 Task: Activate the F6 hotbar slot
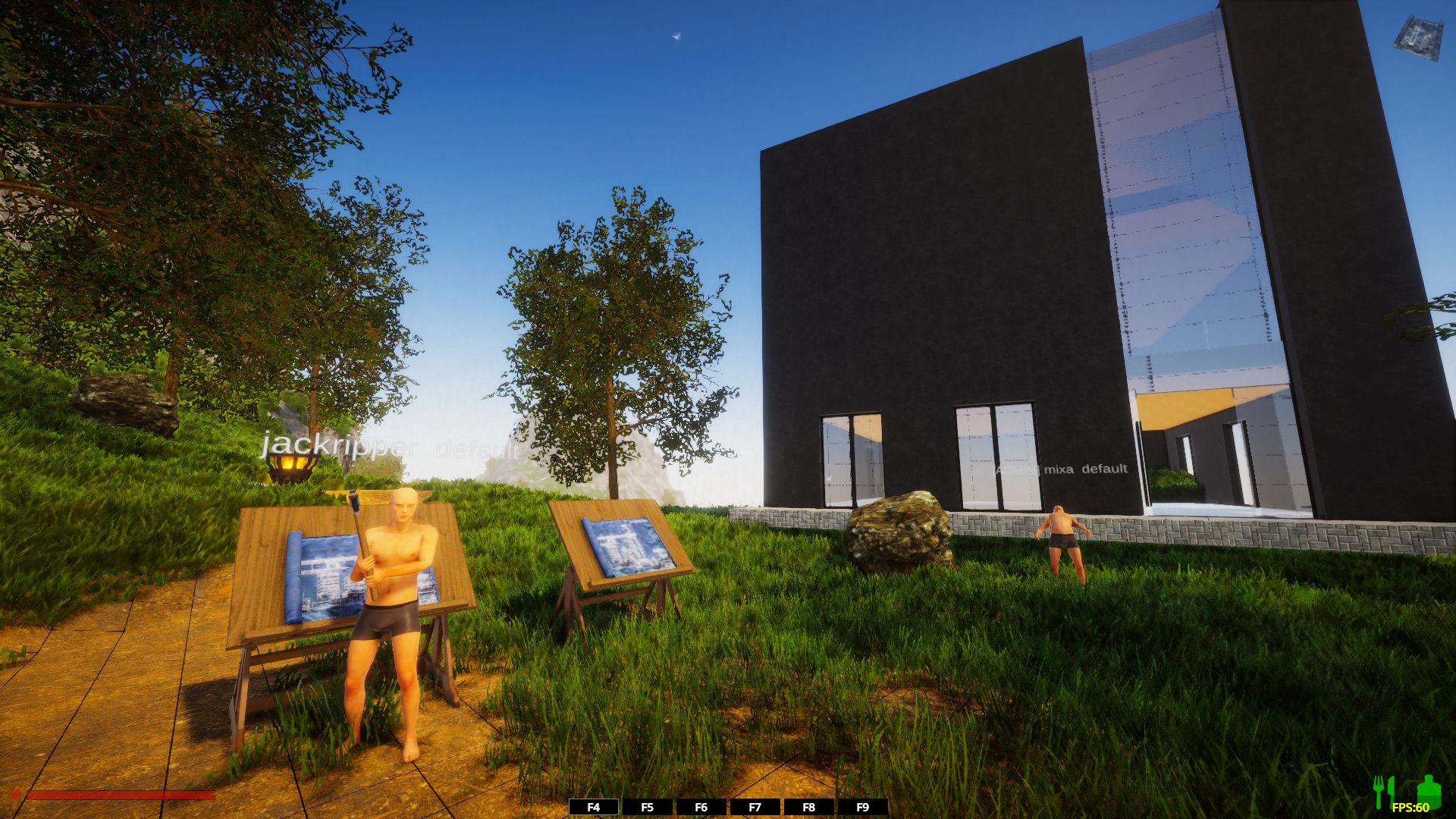point(701,808)
